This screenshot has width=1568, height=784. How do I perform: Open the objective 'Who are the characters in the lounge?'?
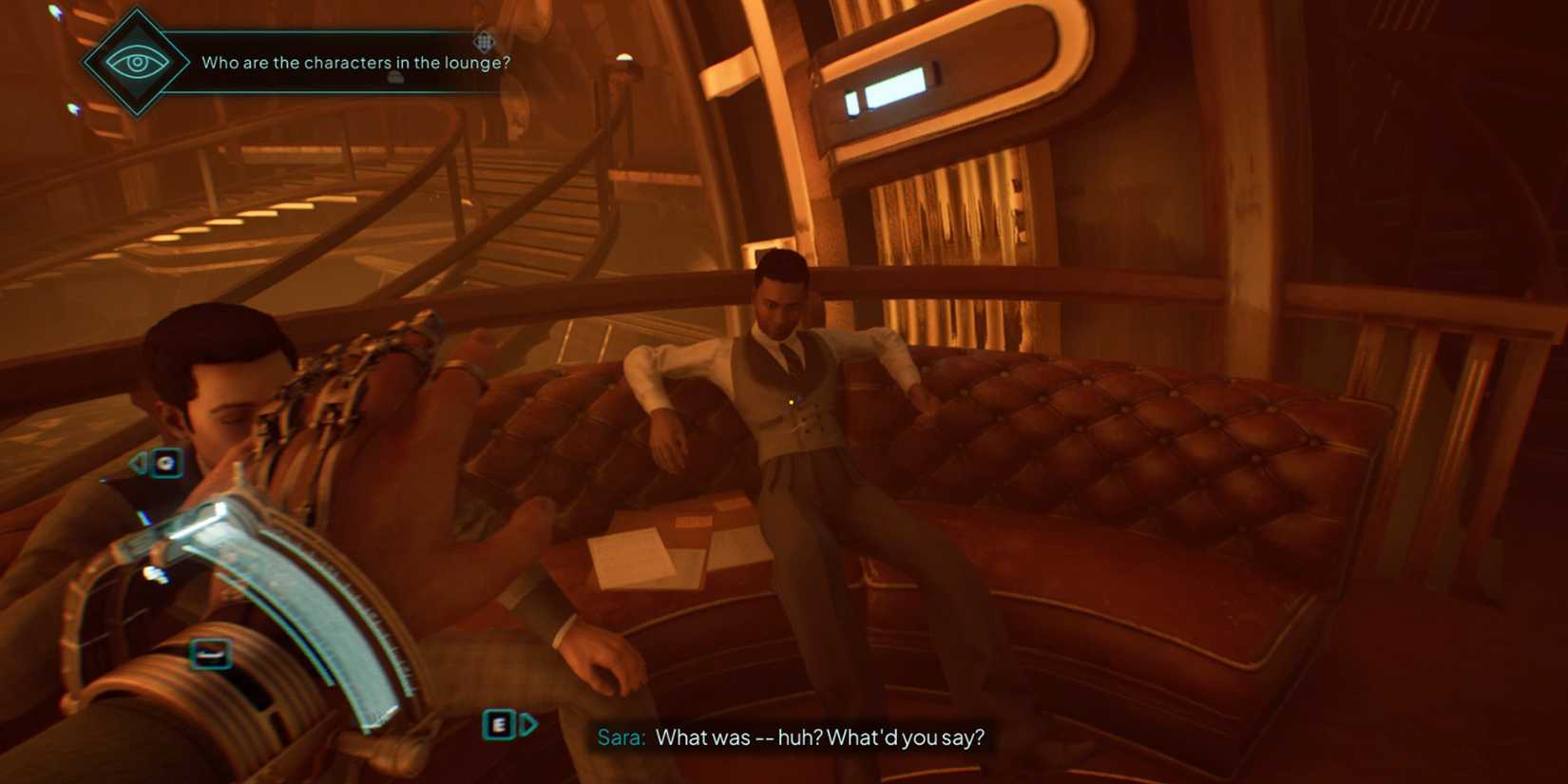[x=355, y=62]
